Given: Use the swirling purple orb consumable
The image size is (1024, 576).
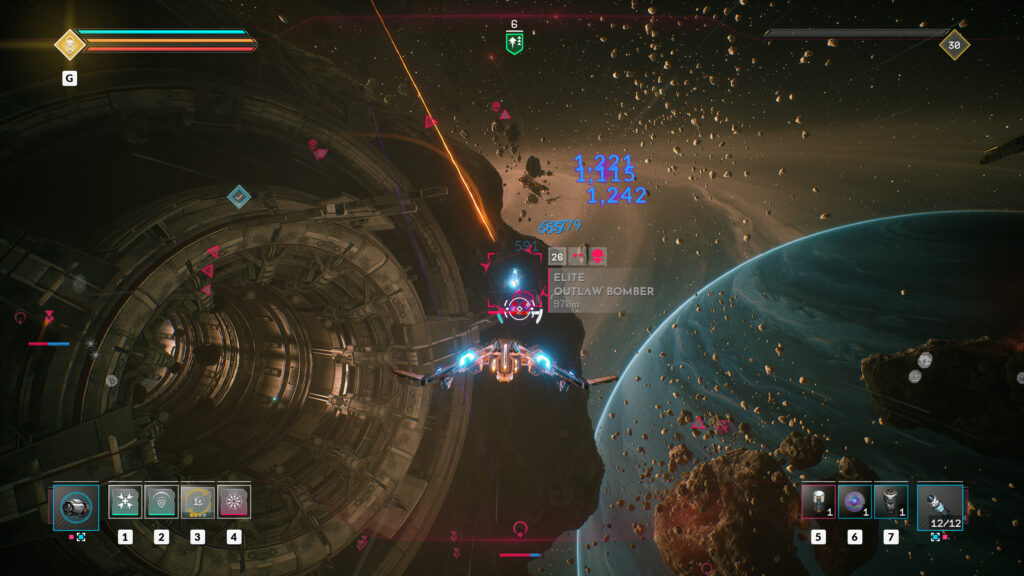Looking at the screenshot, I should click(854, 502).
